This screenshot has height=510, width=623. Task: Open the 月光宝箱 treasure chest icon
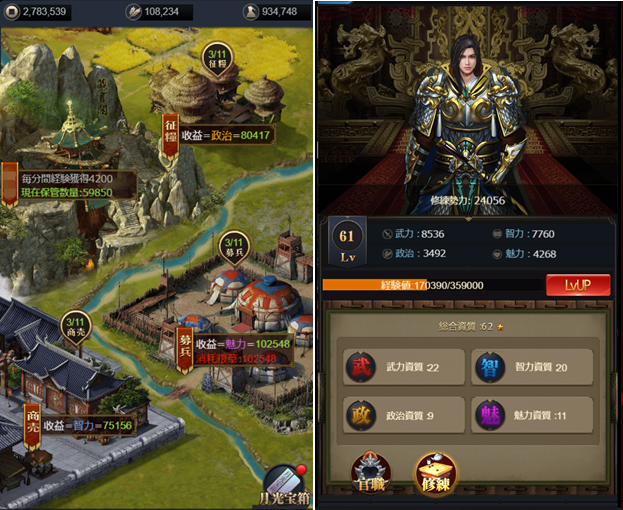[x=289, y=484]
